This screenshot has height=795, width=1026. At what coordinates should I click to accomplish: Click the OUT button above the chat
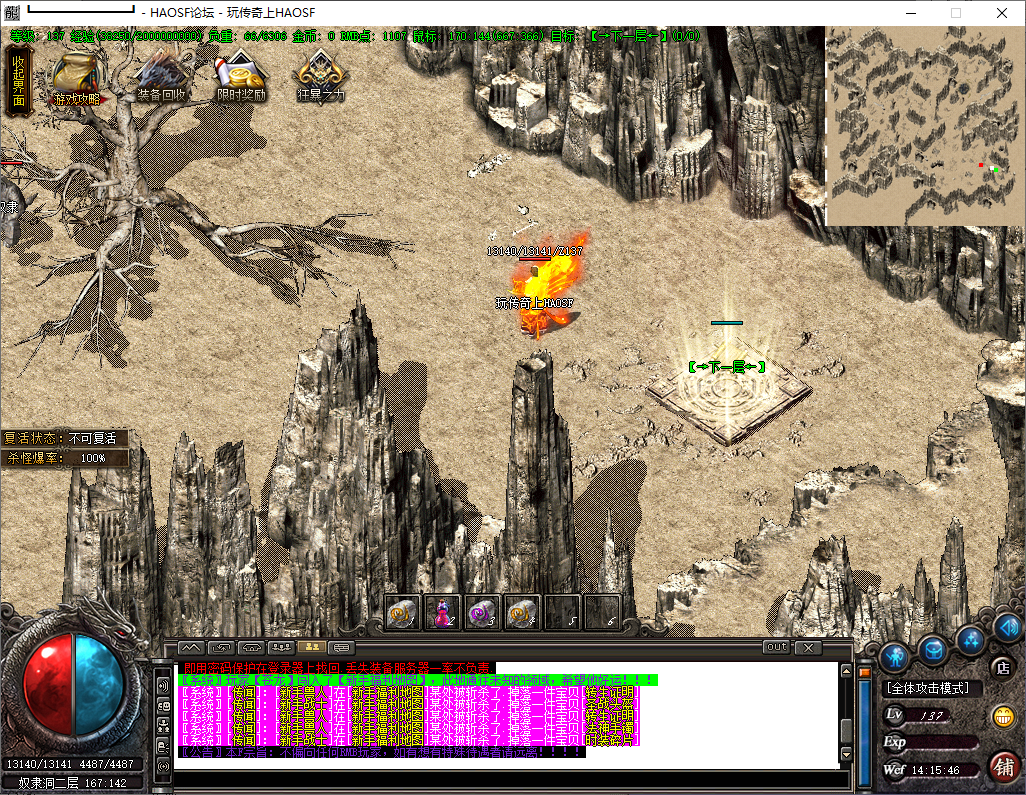coord(776,647)
